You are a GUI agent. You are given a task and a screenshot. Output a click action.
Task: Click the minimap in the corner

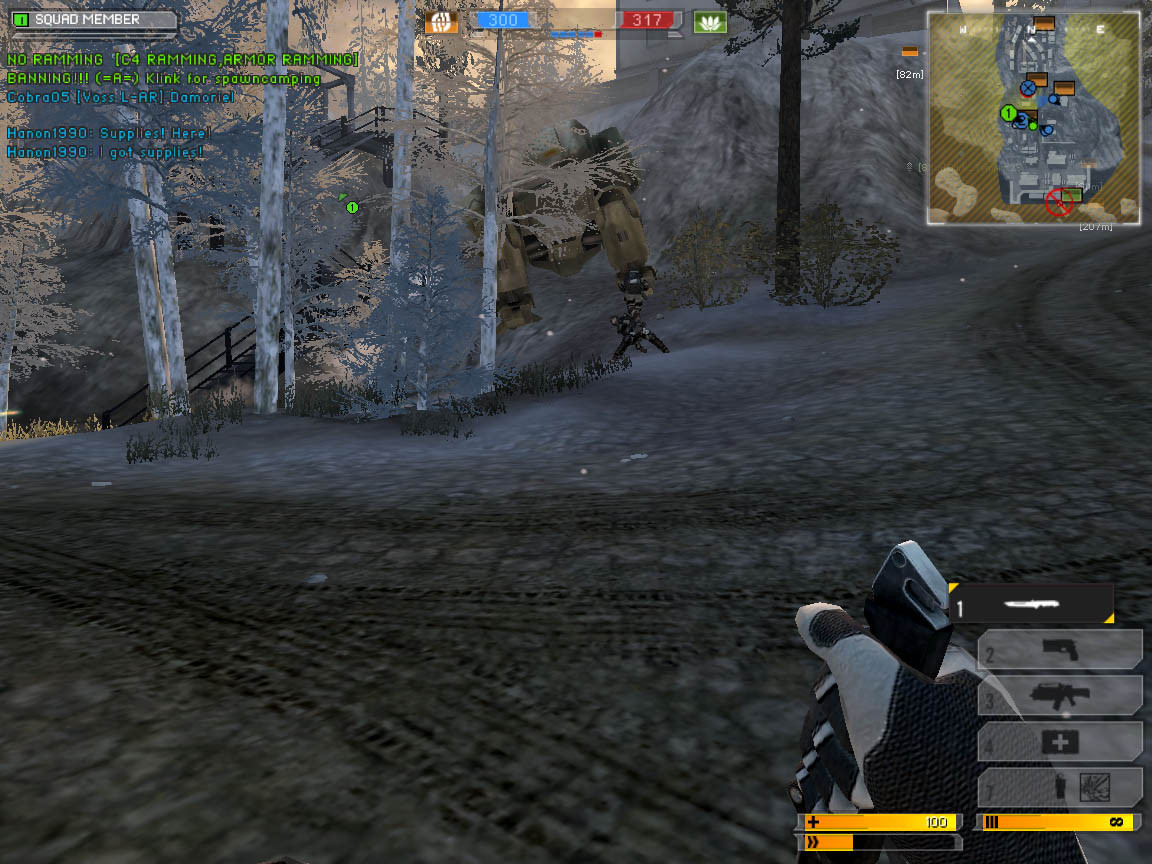(x=1033, y=118)
